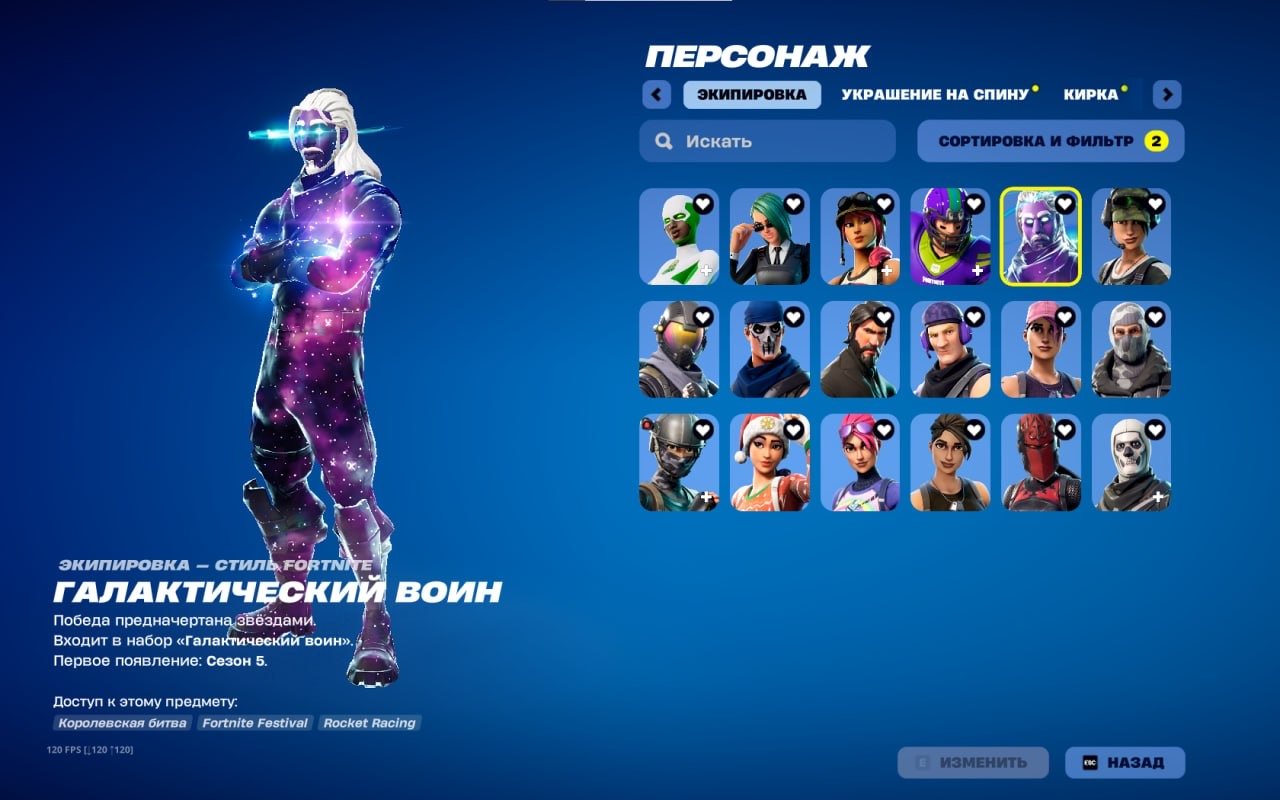
Task: Click the plus styles icon on the green superhero skin
Action: coord(707,269)
